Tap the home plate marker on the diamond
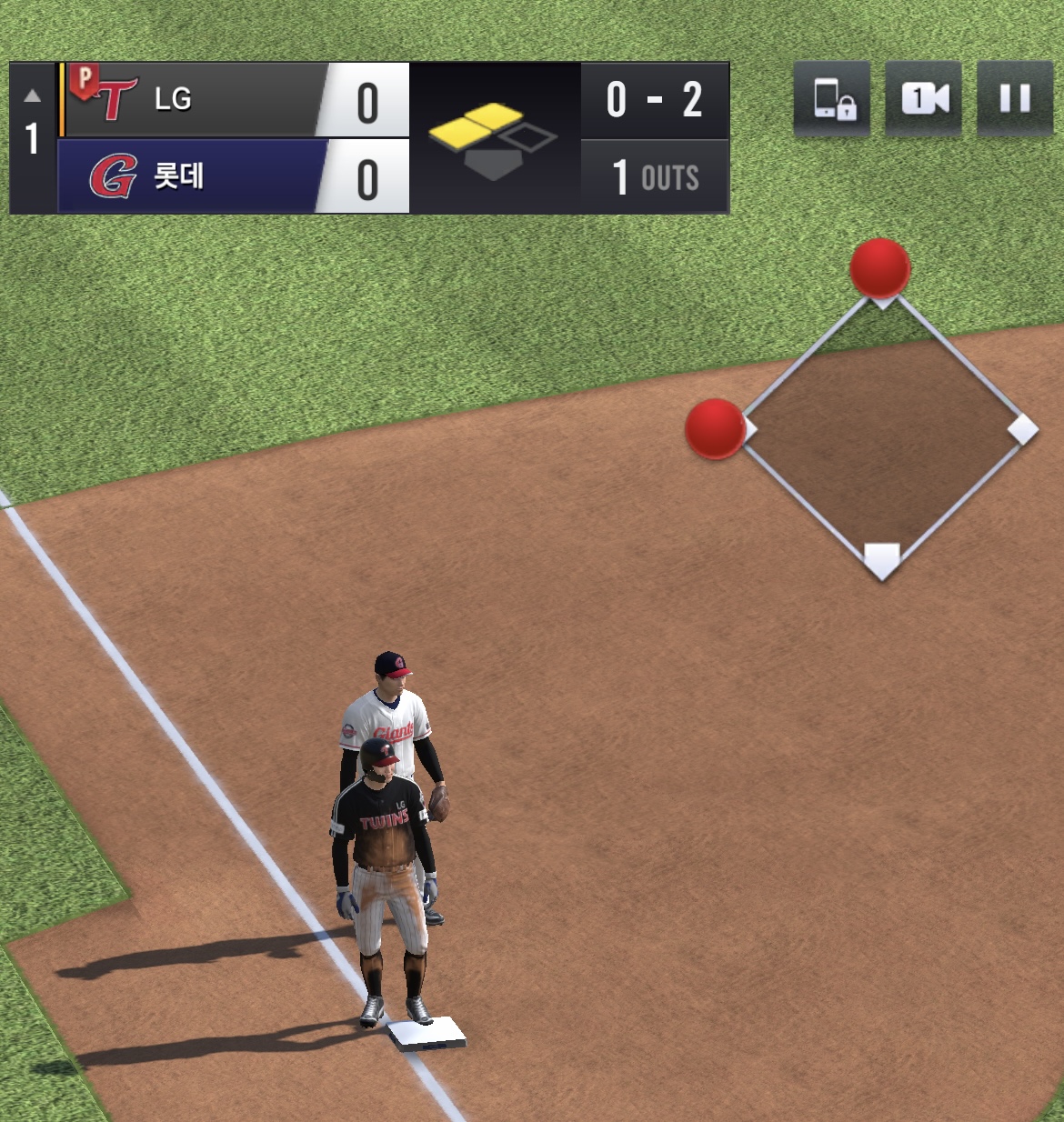 coord(881,558)
